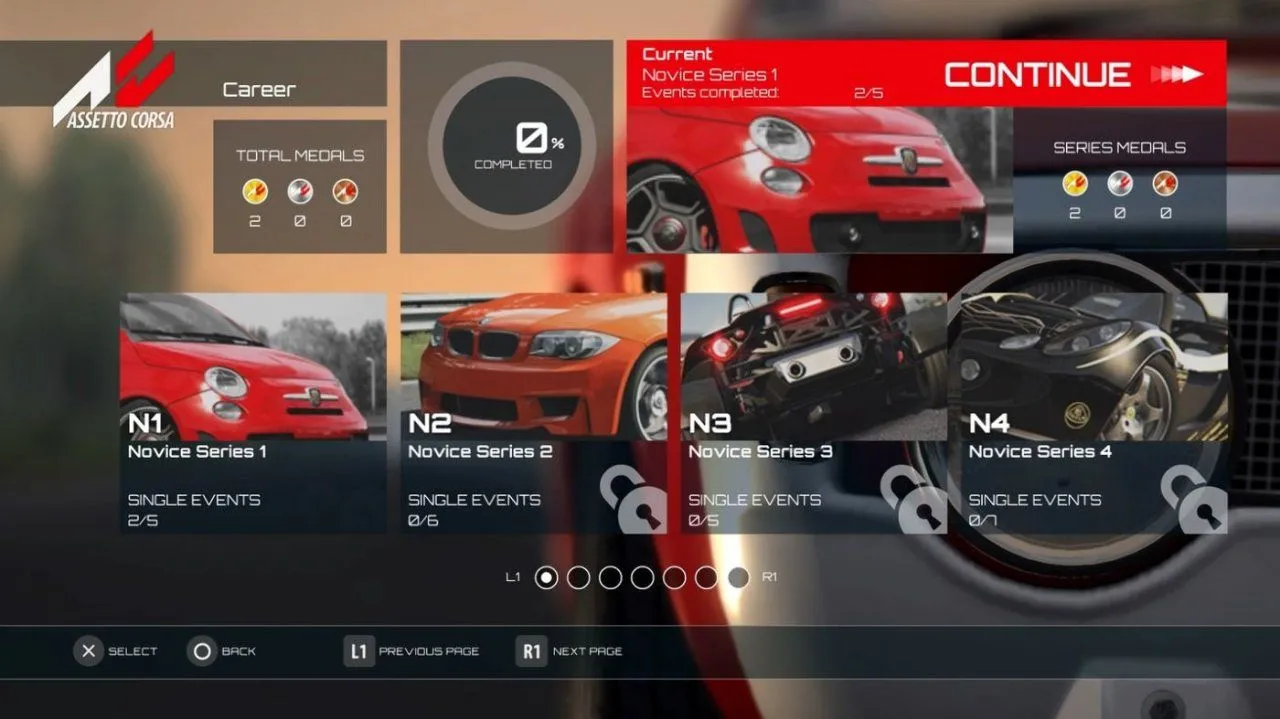This screenshot has height=719, width=1280.
Task: Continue the current Novice Series 1
Action: point(1071,74)
